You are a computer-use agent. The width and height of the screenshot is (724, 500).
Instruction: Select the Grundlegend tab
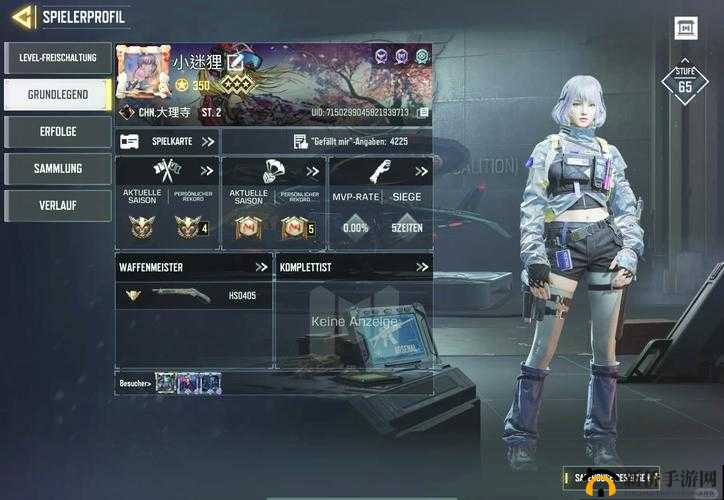(x=57, y=95)
